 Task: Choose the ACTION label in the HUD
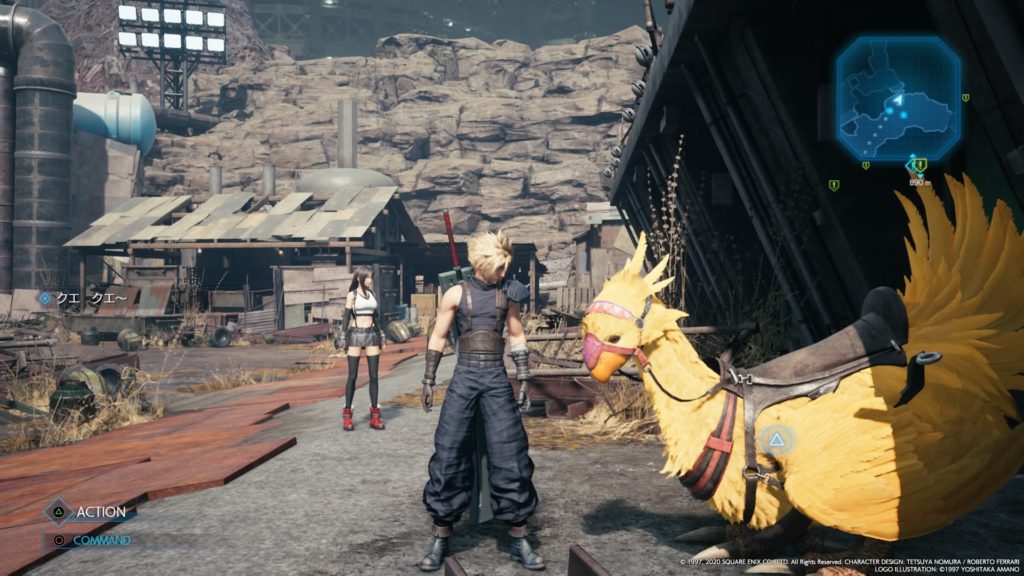[x=102, y=512]
